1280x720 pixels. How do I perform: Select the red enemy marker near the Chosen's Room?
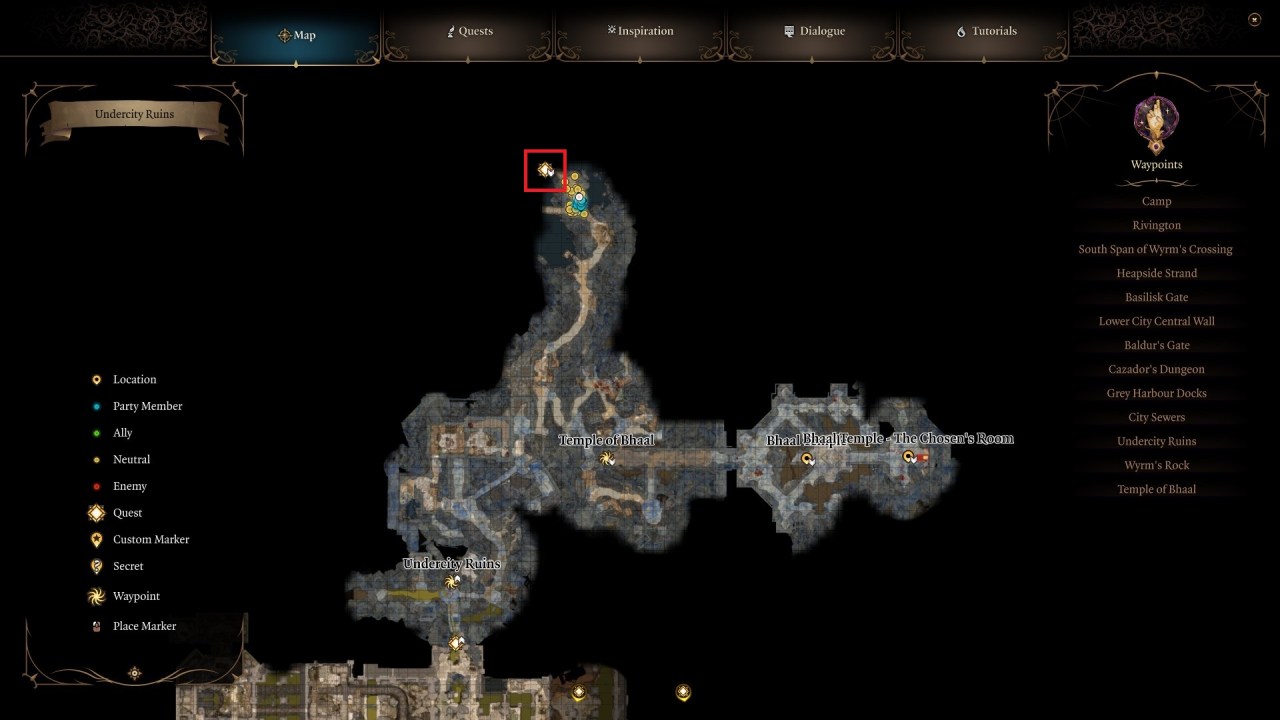tap(922, 458)
